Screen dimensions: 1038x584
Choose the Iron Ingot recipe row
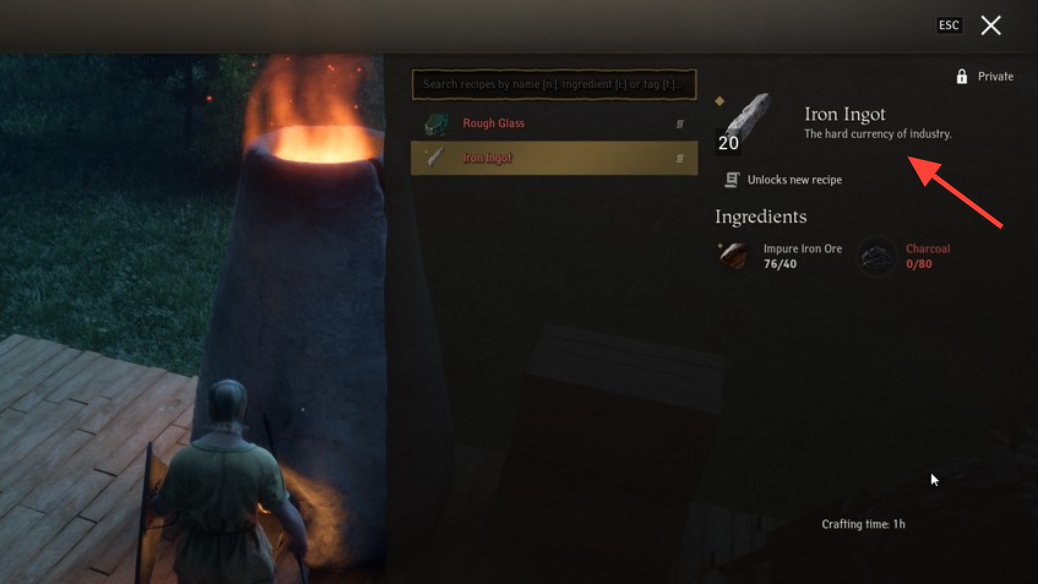click(554, 158)
